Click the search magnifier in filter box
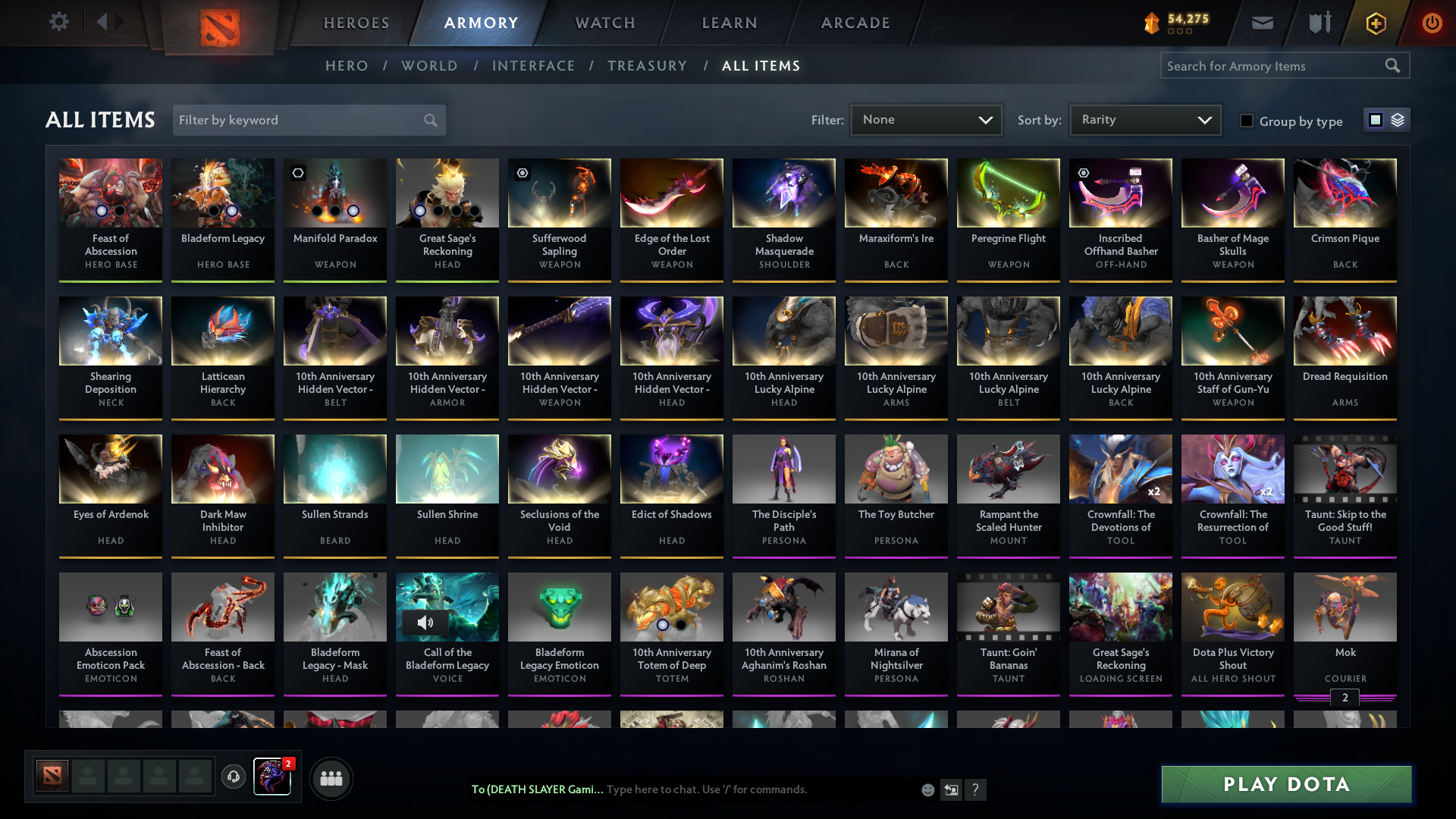 [x=428, y=120]
